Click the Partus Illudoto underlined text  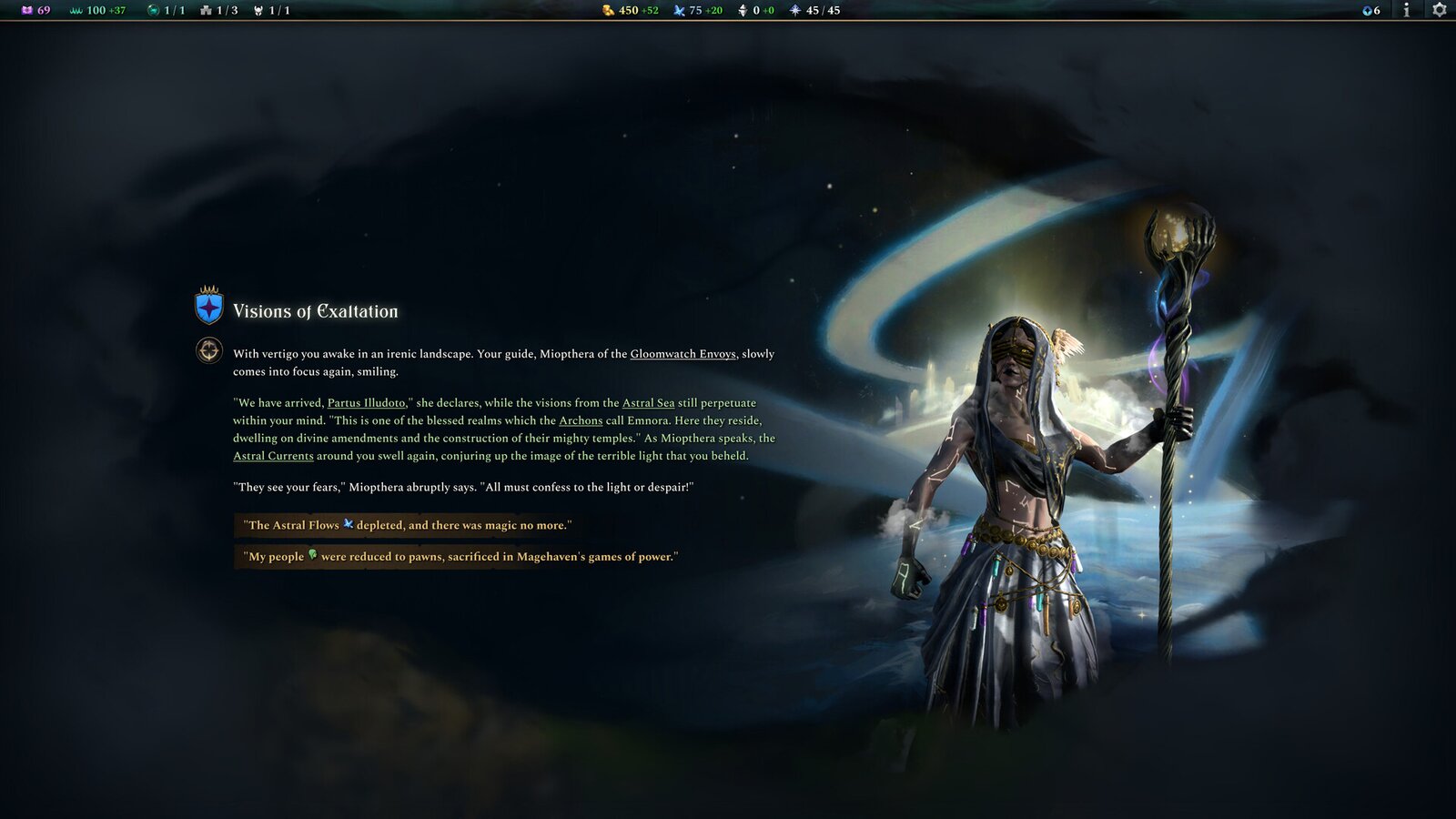coord(368,402)
